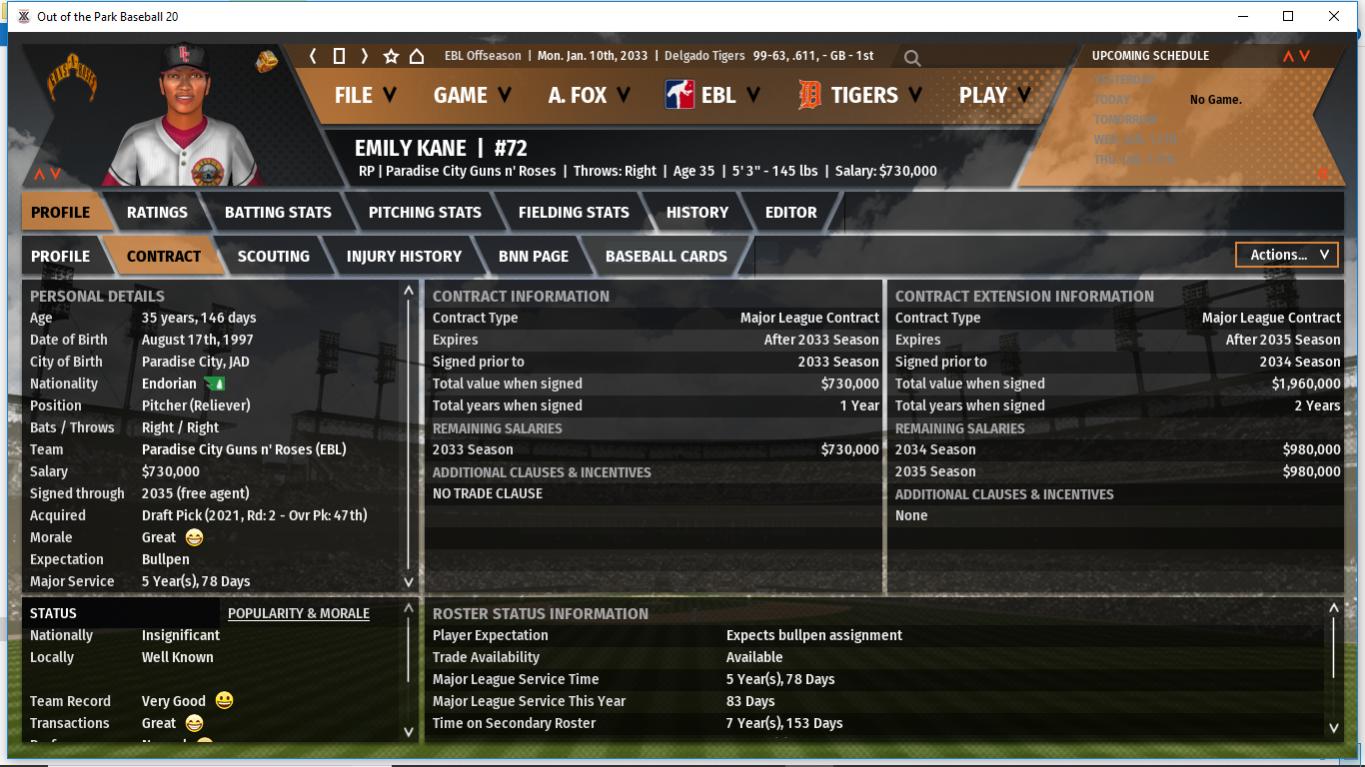Switch to the RATINGS tab
Image resolution: width=1365 pixels, height=767 pixels.
click(157, 212)
